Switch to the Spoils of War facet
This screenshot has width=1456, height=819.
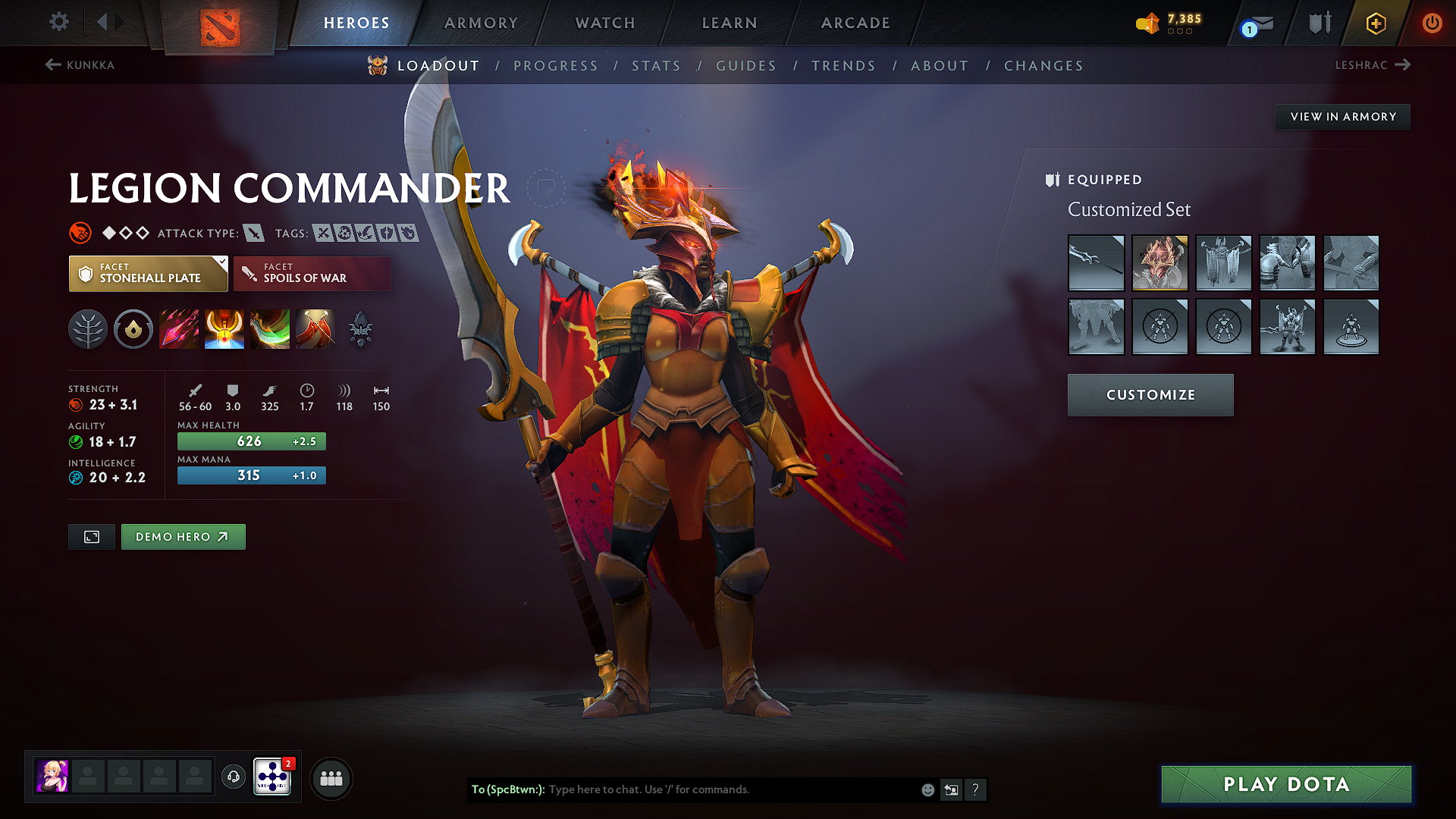[x=311, y=273]
